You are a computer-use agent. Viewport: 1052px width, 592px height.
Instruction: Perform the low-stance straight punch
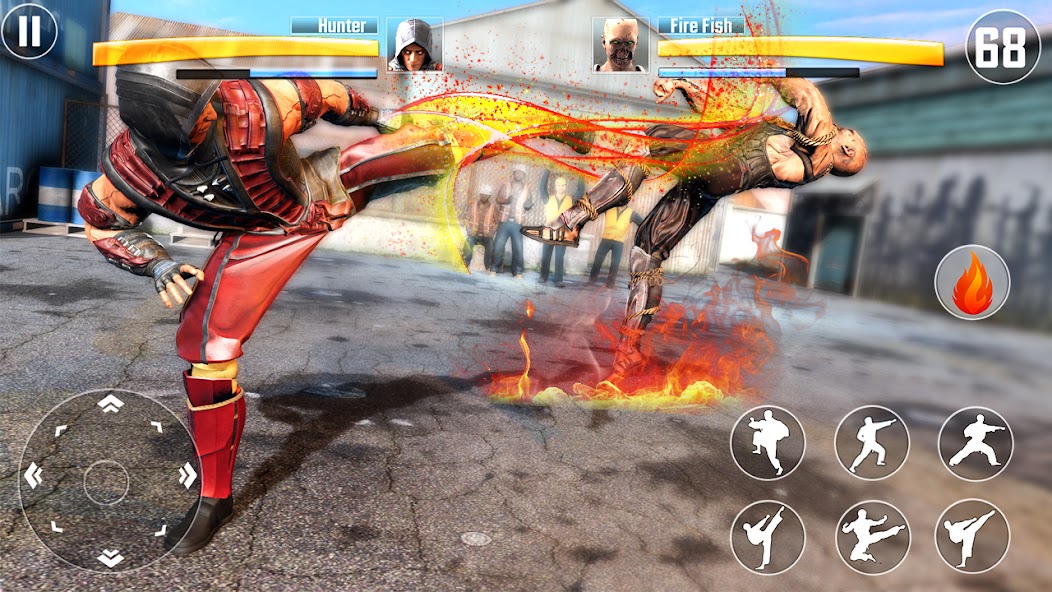[975, 443]
